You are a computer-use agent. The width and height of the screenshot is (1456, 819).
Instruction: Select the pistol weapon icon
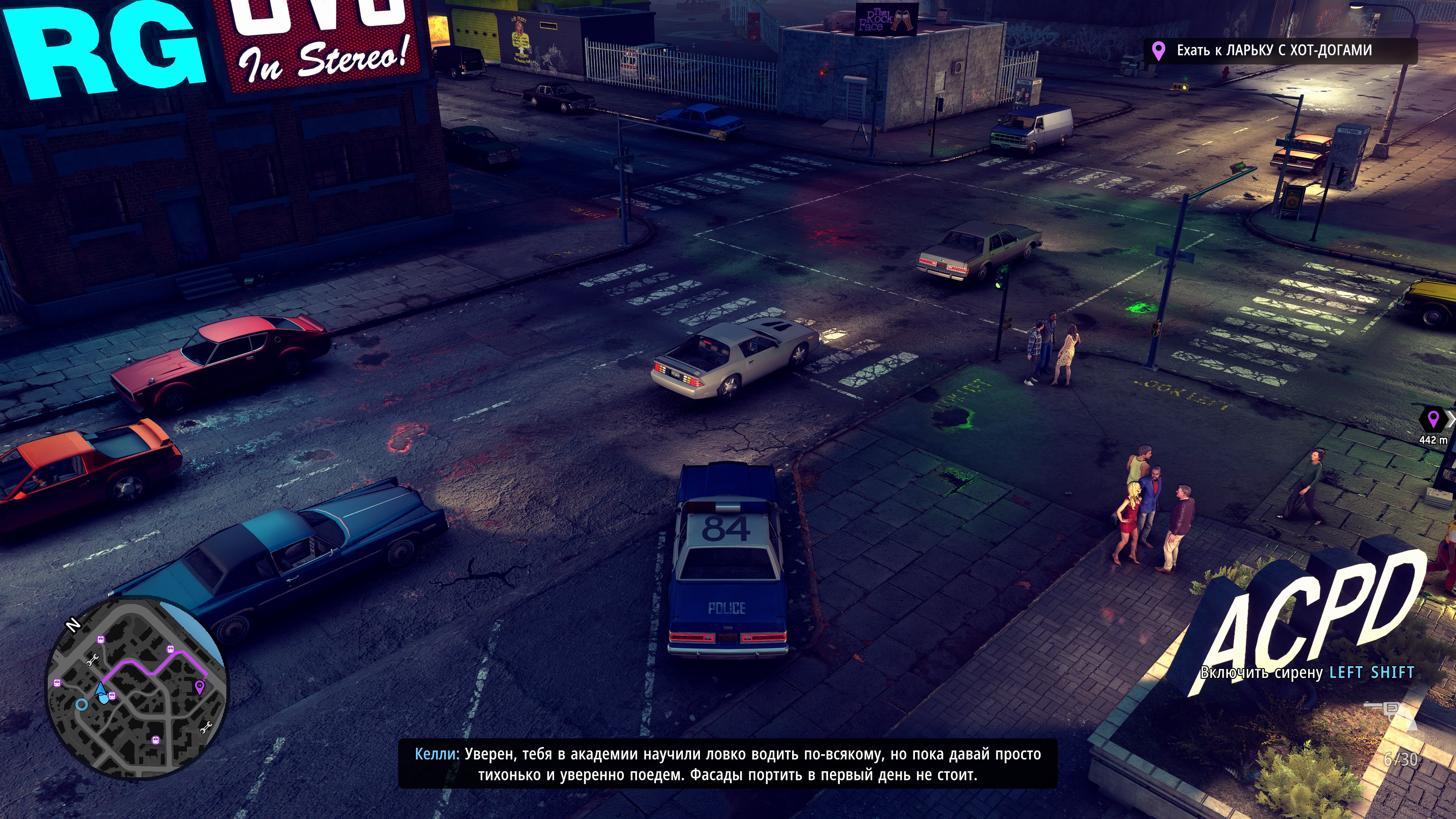tap(1391, 709)
